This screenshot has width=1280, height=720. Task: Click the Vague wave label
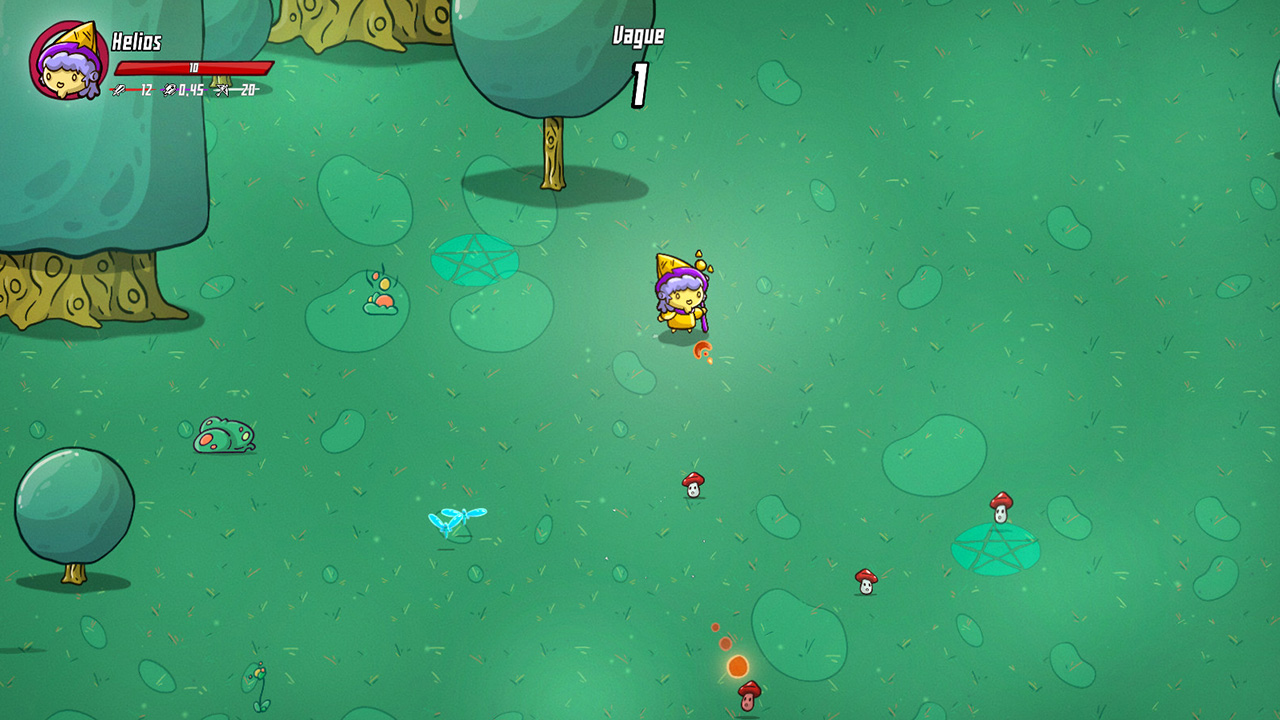[639, 35]
